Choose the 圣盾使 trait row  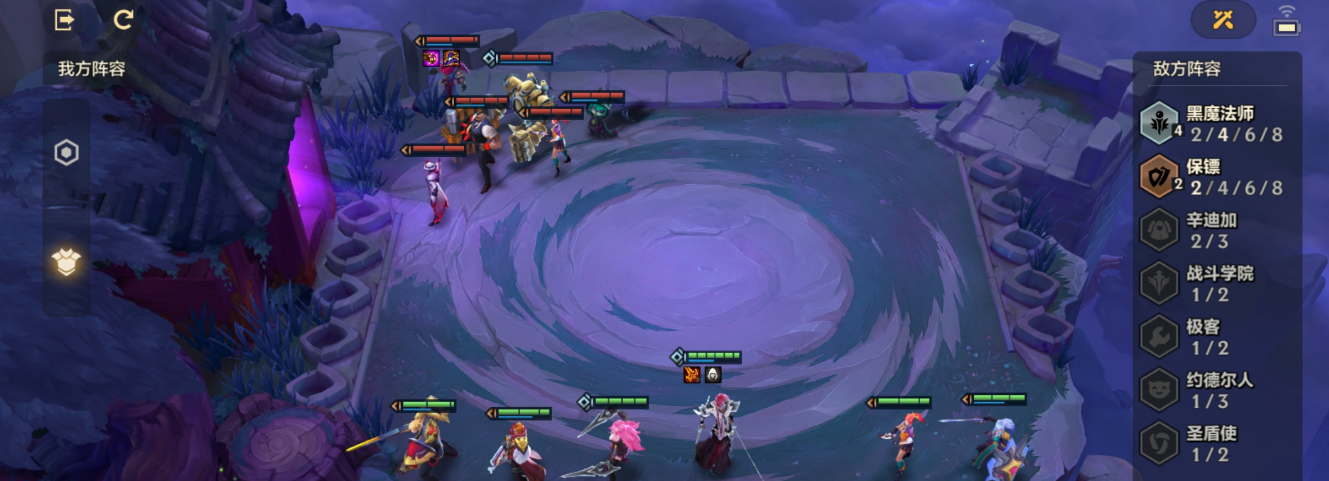(1217, 443)
